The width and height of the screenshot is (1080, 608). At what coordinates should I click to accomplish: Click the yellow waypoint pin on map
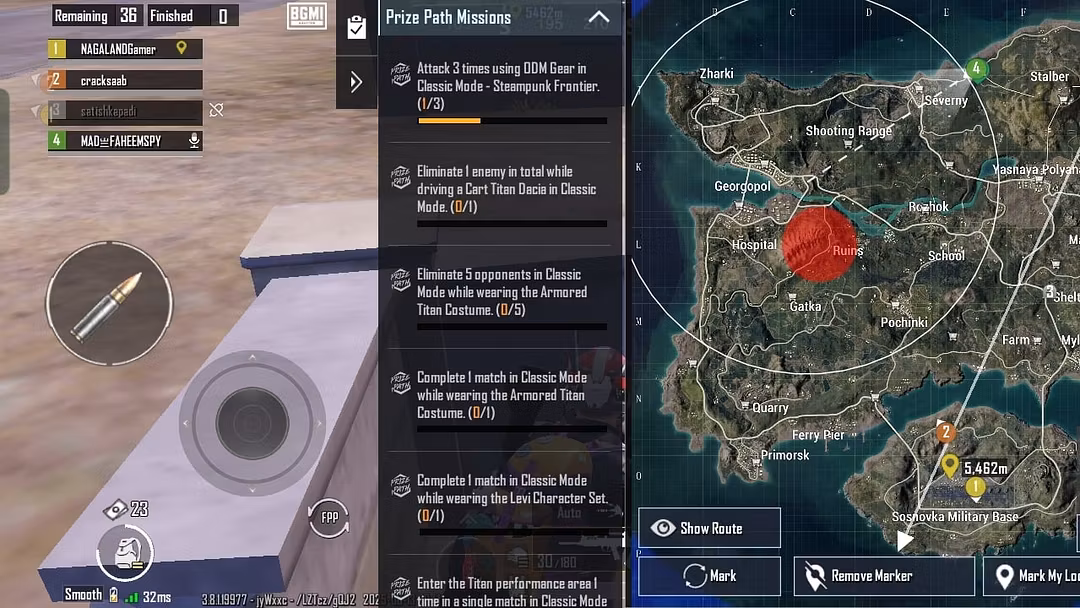950,465
